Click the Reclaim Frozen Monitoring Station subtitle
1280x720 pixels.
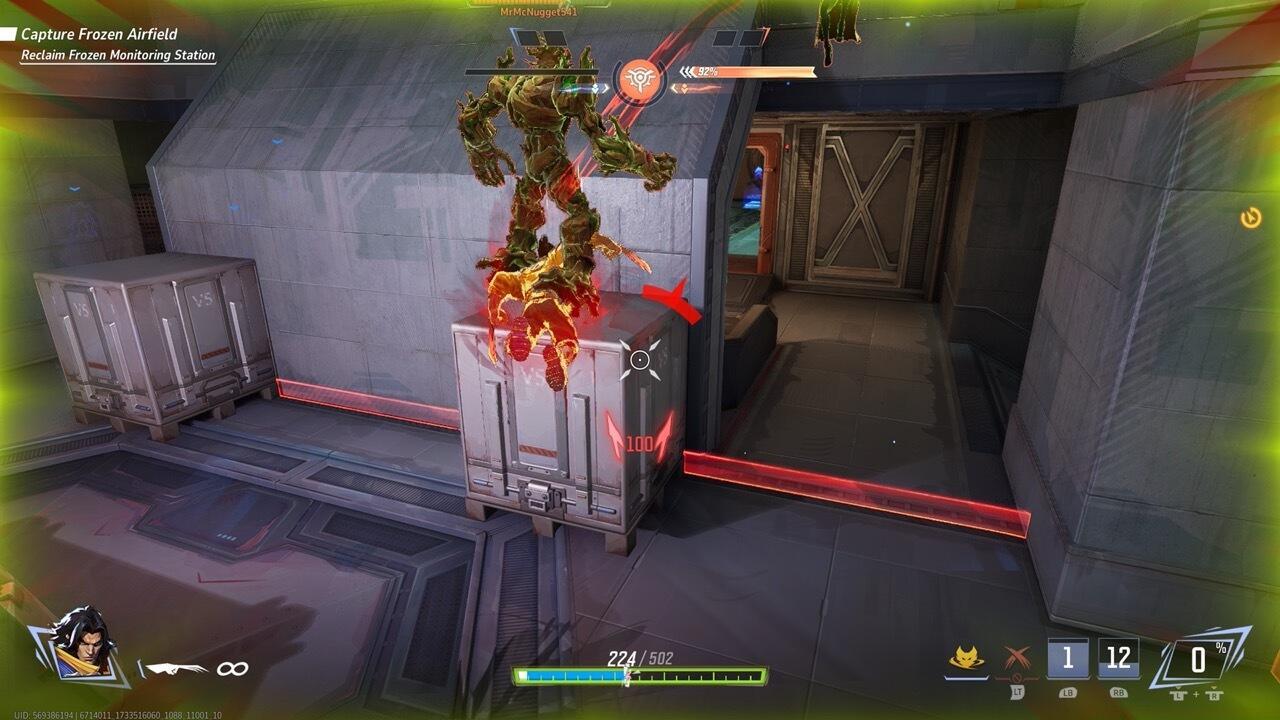[x=120, y=55]
